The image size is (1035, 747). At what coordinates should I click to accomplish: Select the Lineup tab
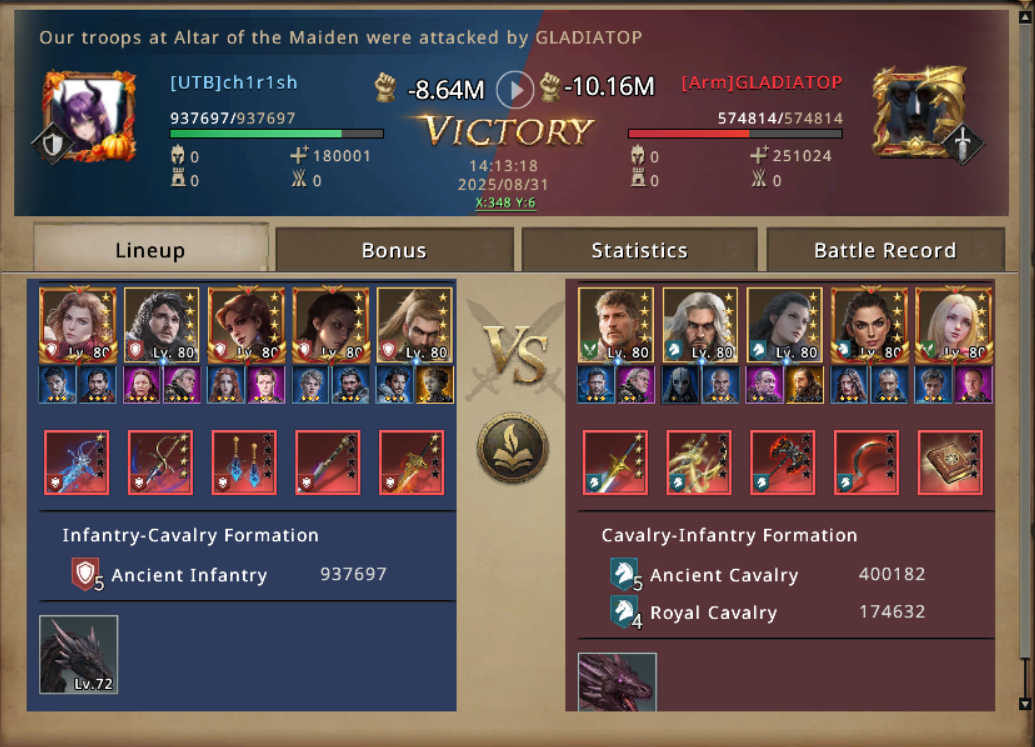coord(150,250)
